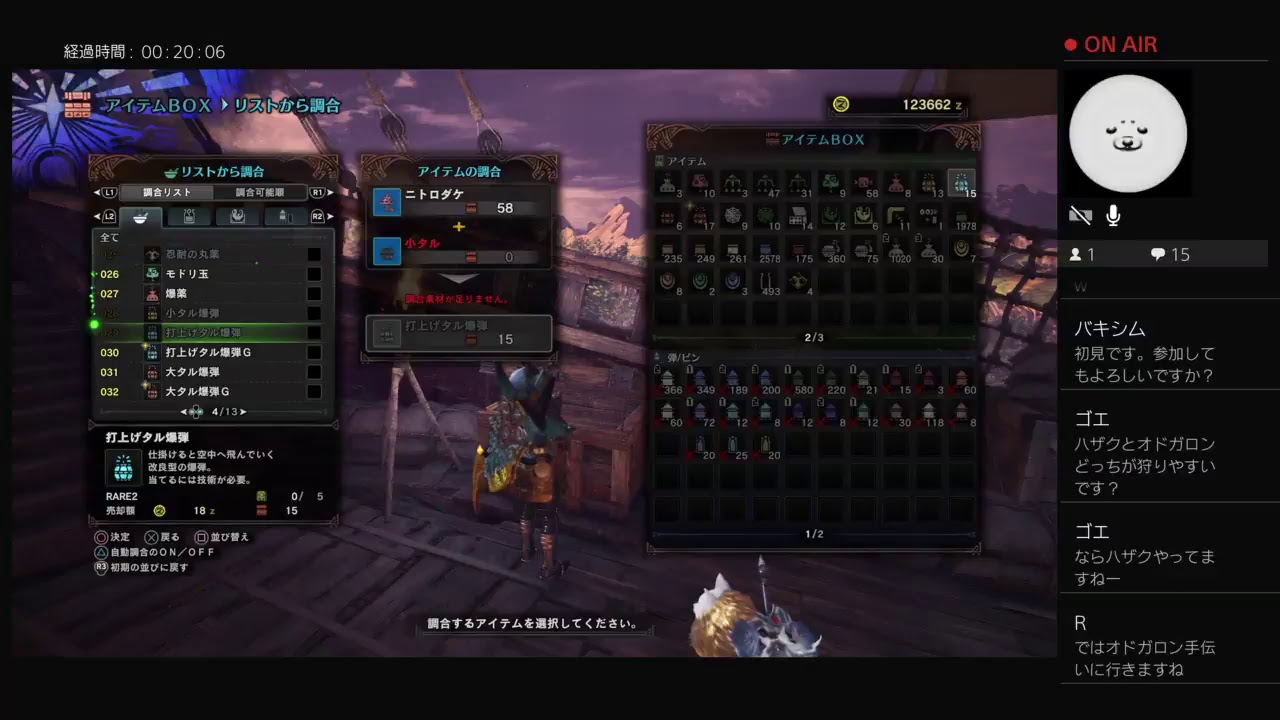
Task: Check the register box next to 大タル爆弾
Action: (315, 372)
